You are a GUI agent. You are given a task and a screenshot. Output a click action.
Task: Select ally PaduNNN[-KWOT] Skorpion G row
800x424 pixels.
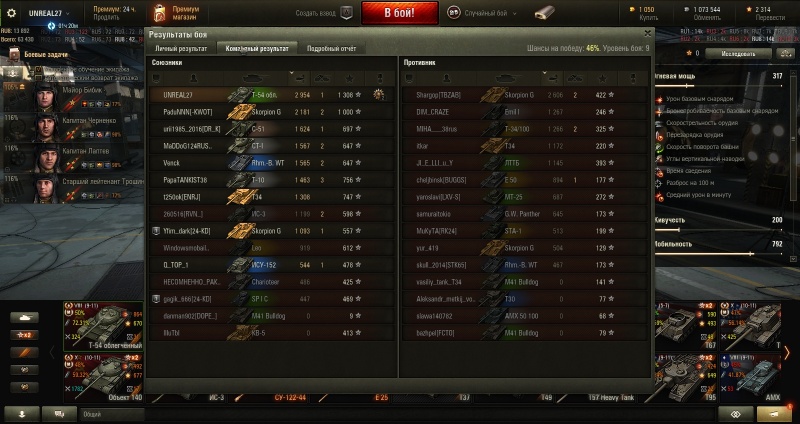[x=270, y=111]
